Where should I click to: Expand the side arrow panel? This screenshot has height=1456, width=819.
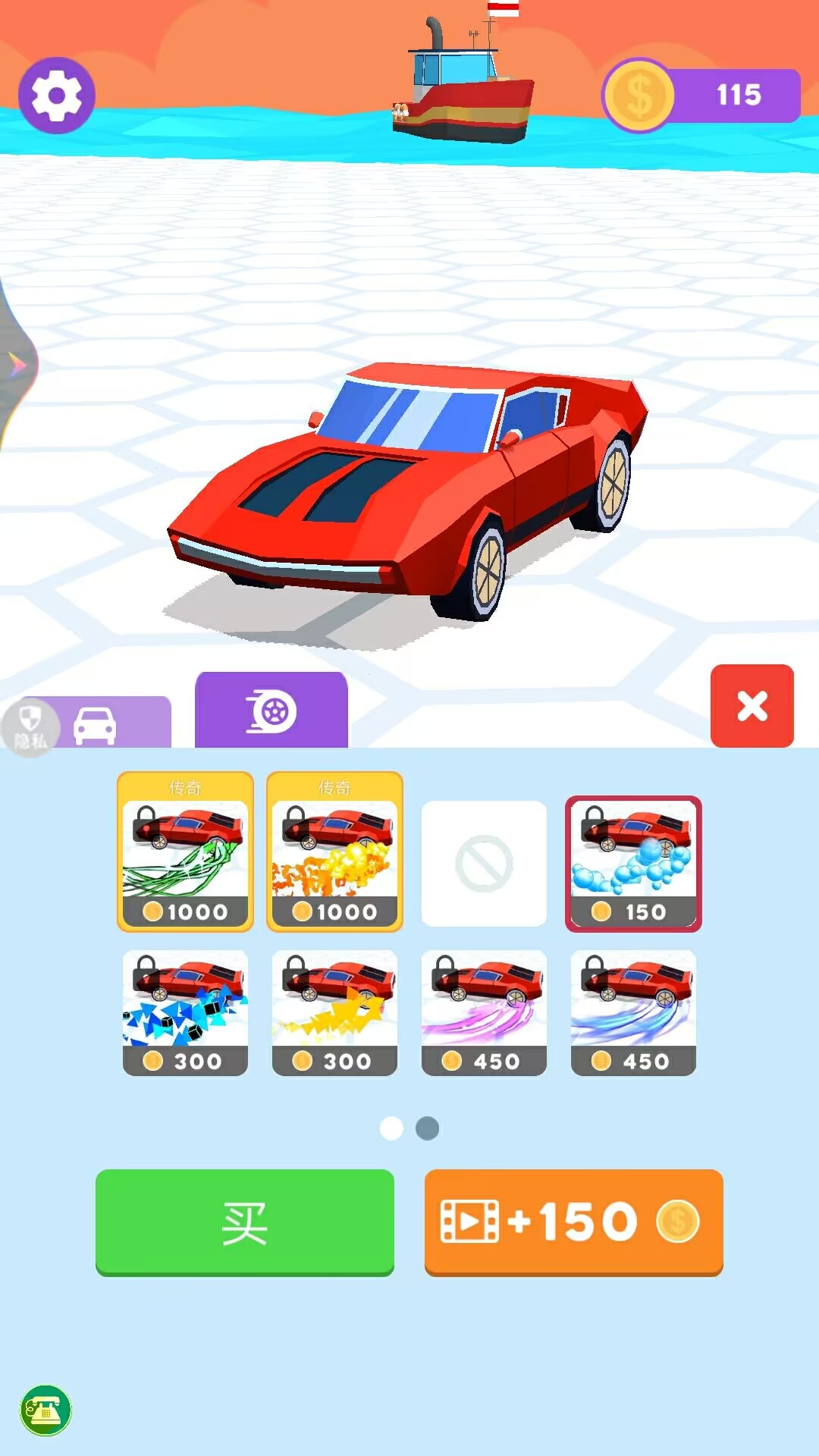[x=17, y=366]
